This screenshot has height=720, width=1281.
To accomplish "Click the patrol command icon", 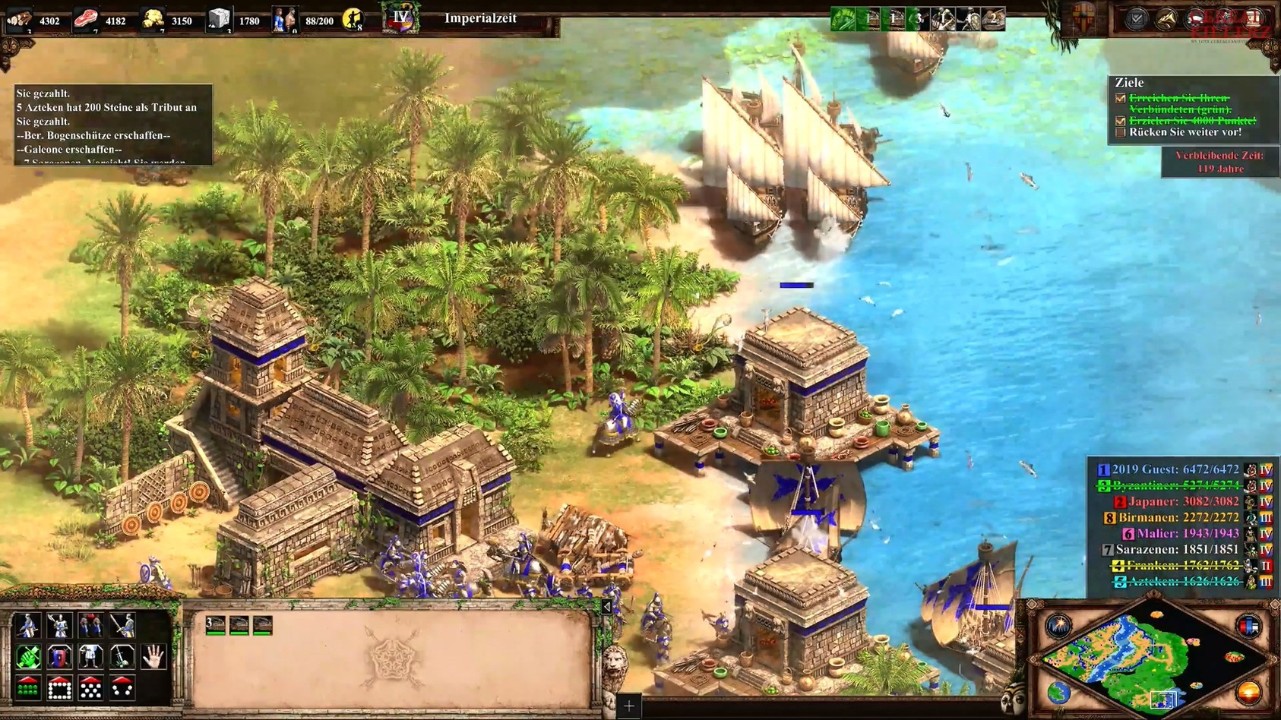I will tap(28, 626).
